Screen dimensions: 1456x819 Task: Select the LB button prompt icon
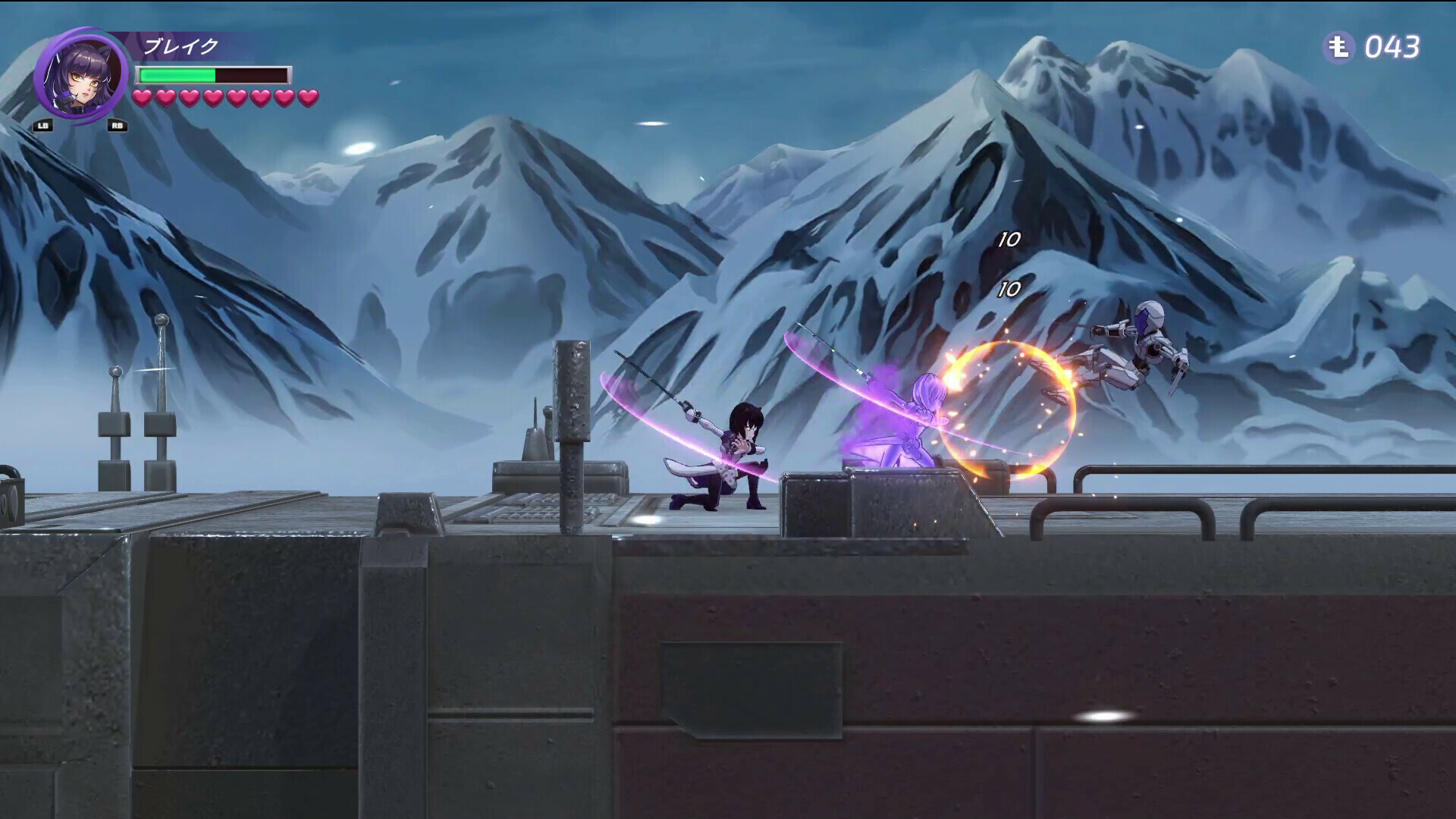coord(44,126)
